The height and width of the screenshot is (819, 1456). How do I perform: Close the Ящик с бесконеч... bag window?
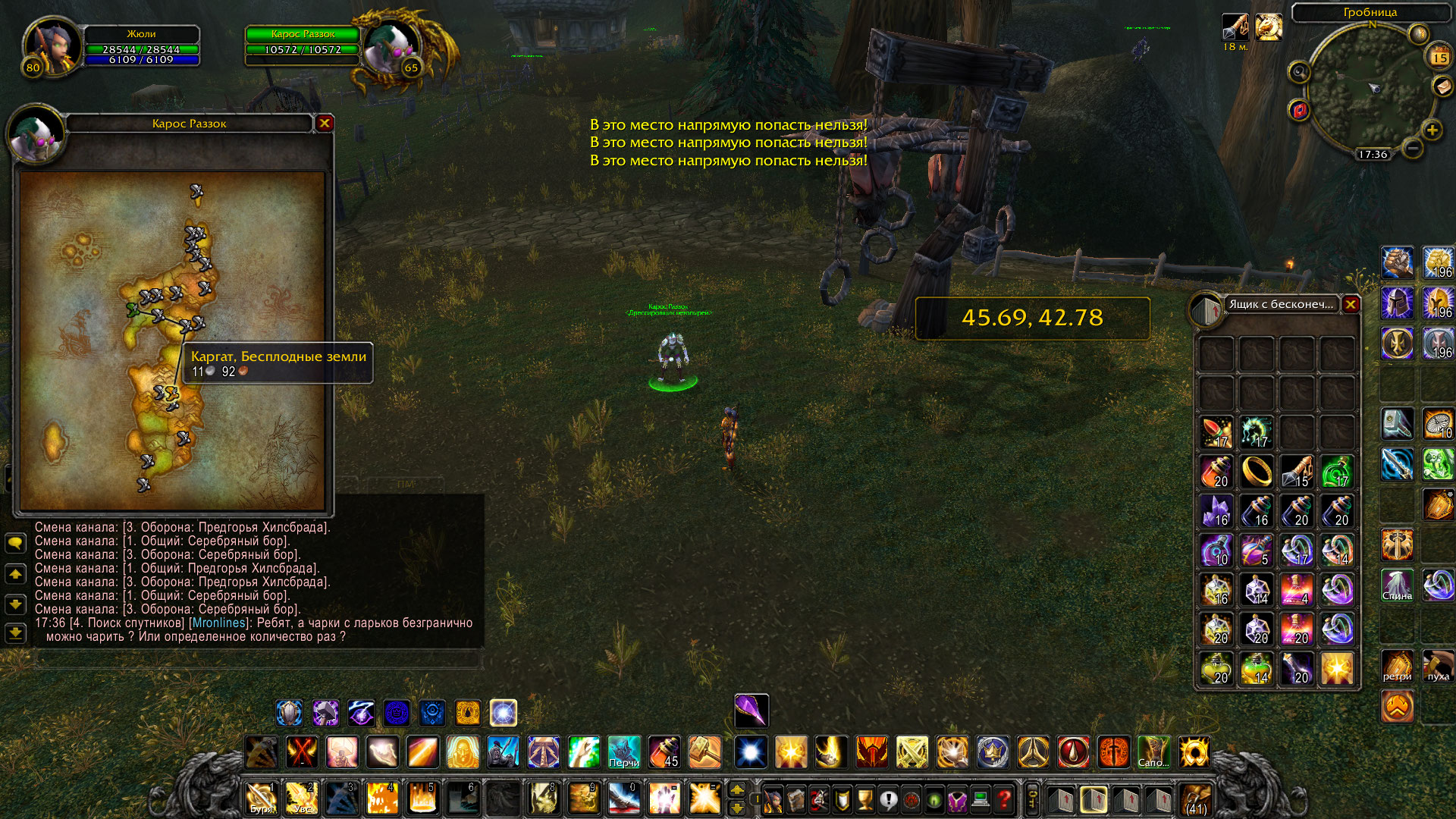(1351, 305)
